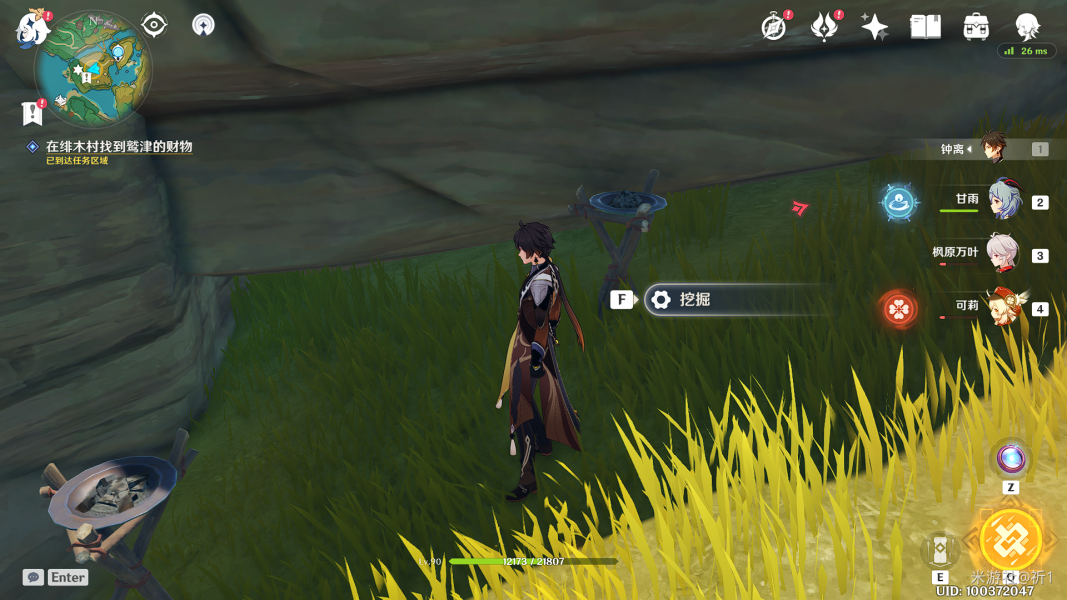Switch to party member 可莉
The height and width of the screenshot is (600, 1067).
coord(1003,306)
